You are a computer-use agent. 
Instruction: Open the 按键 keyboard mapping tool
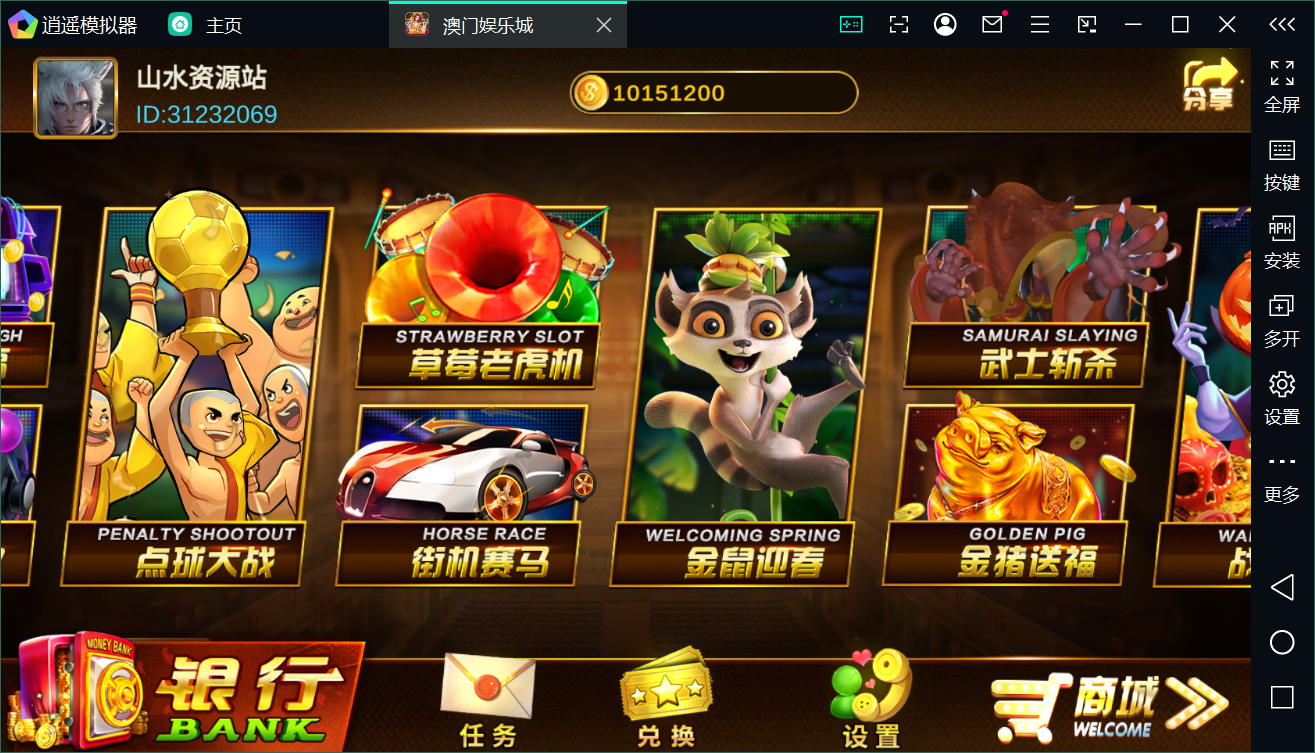pos(1283,160)
